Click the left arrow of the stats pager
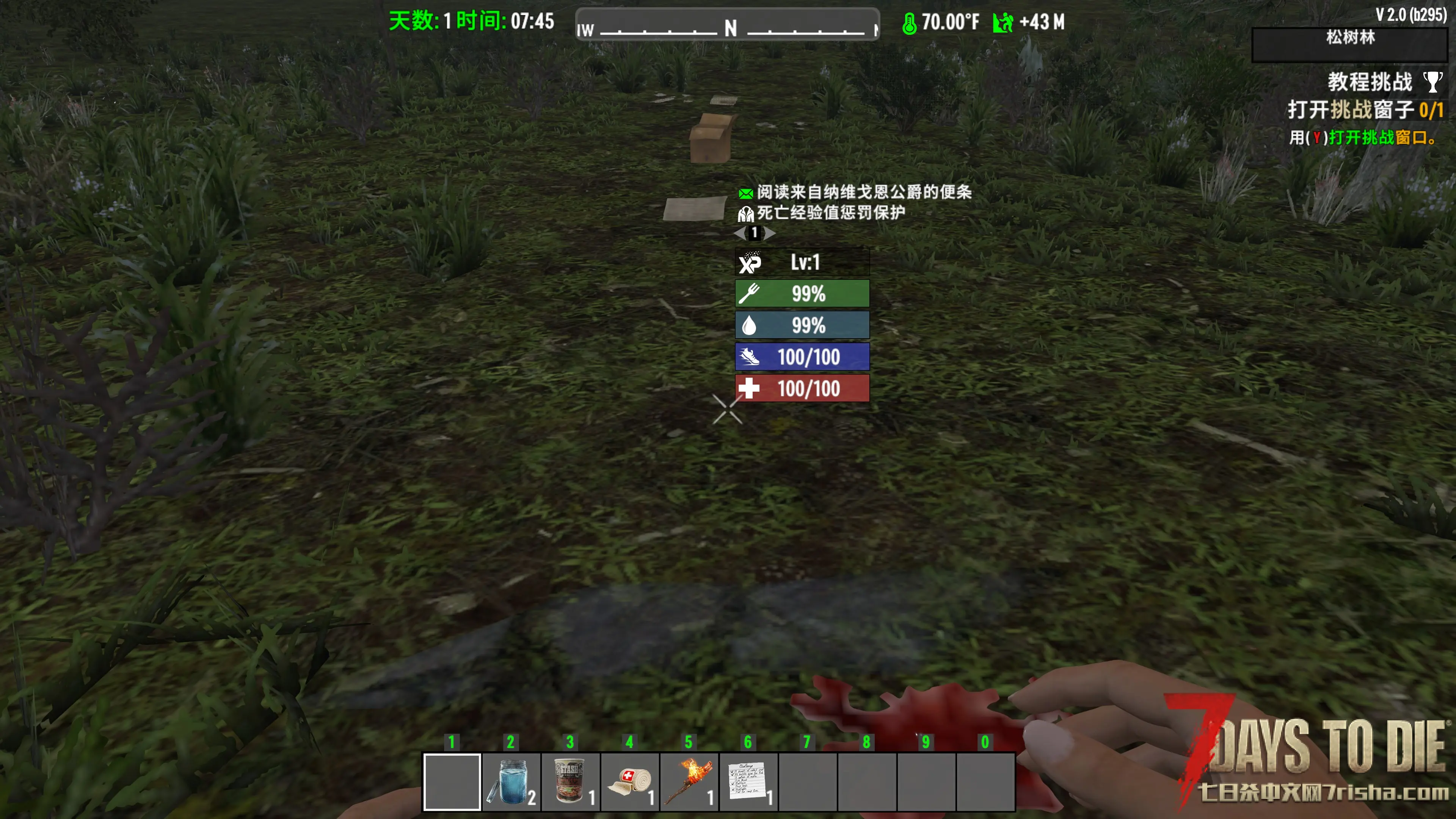The image size is (1456, 819). click(x=740, y=234)
